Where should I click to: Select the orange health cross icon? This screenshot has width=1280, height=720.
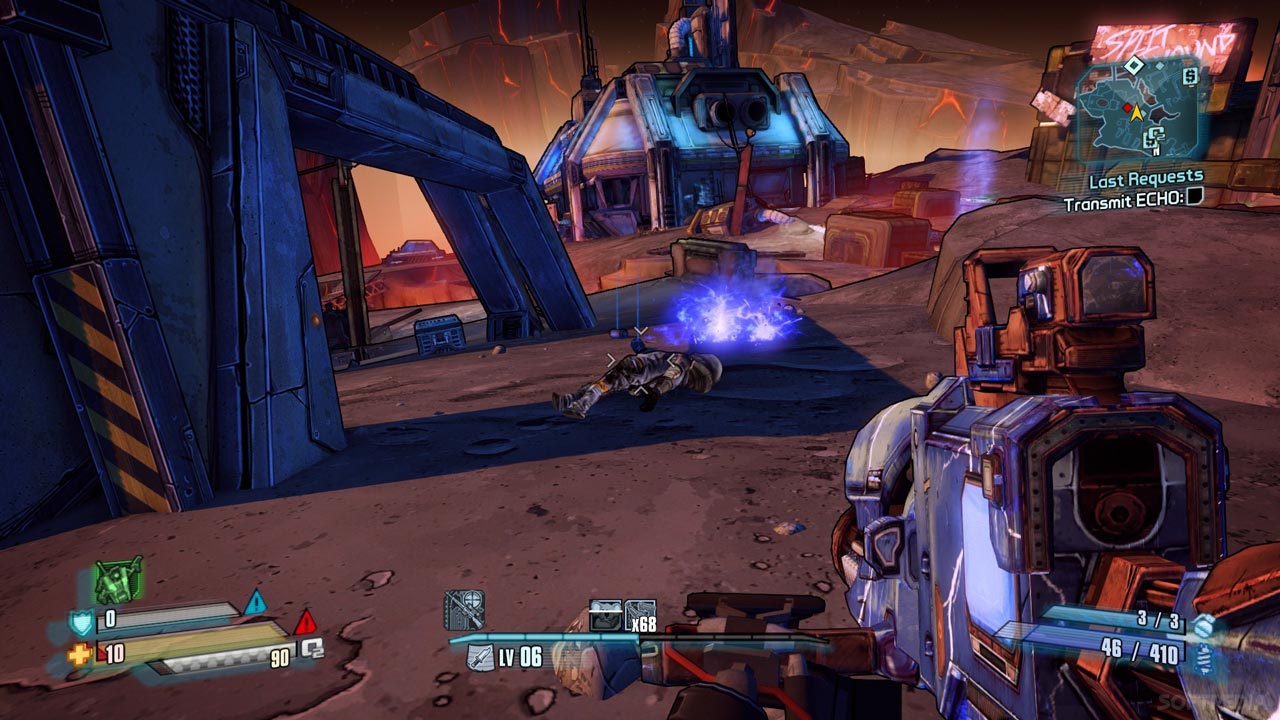coord(79,655)
